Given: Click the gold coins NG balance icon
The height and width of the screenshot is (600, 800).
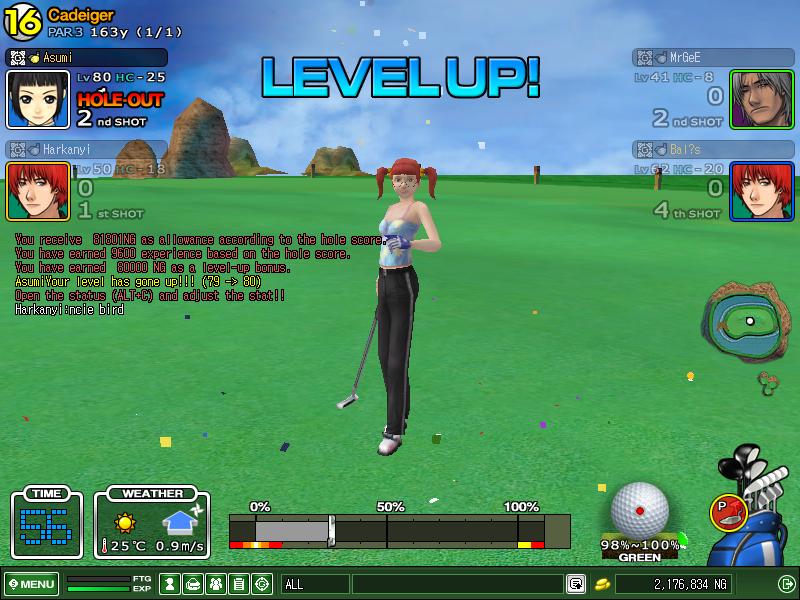Looking at the screenshot, I should [x=602, y=584].
